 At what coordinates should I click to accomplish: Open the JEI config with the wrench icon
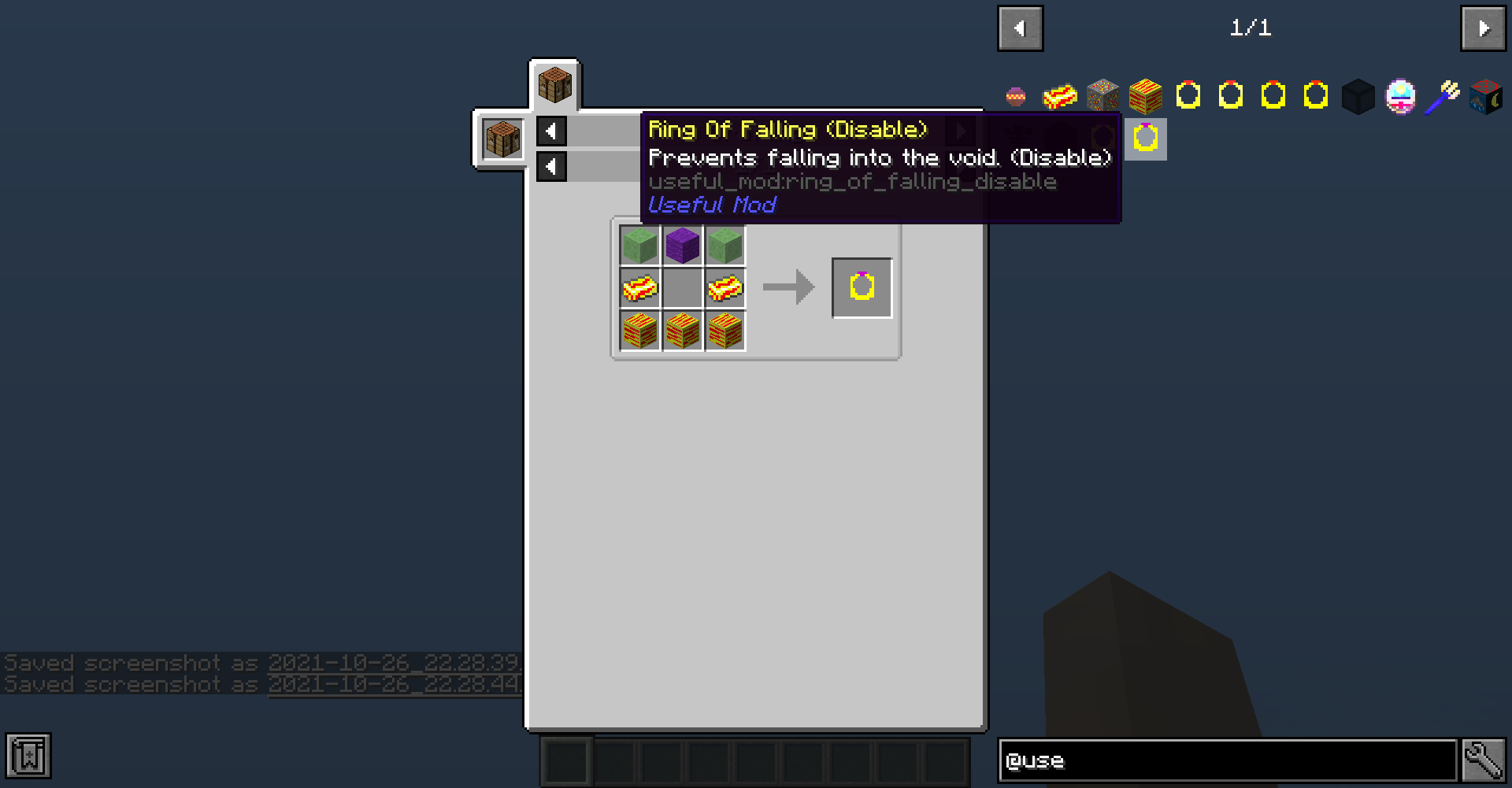(1484, 759)
